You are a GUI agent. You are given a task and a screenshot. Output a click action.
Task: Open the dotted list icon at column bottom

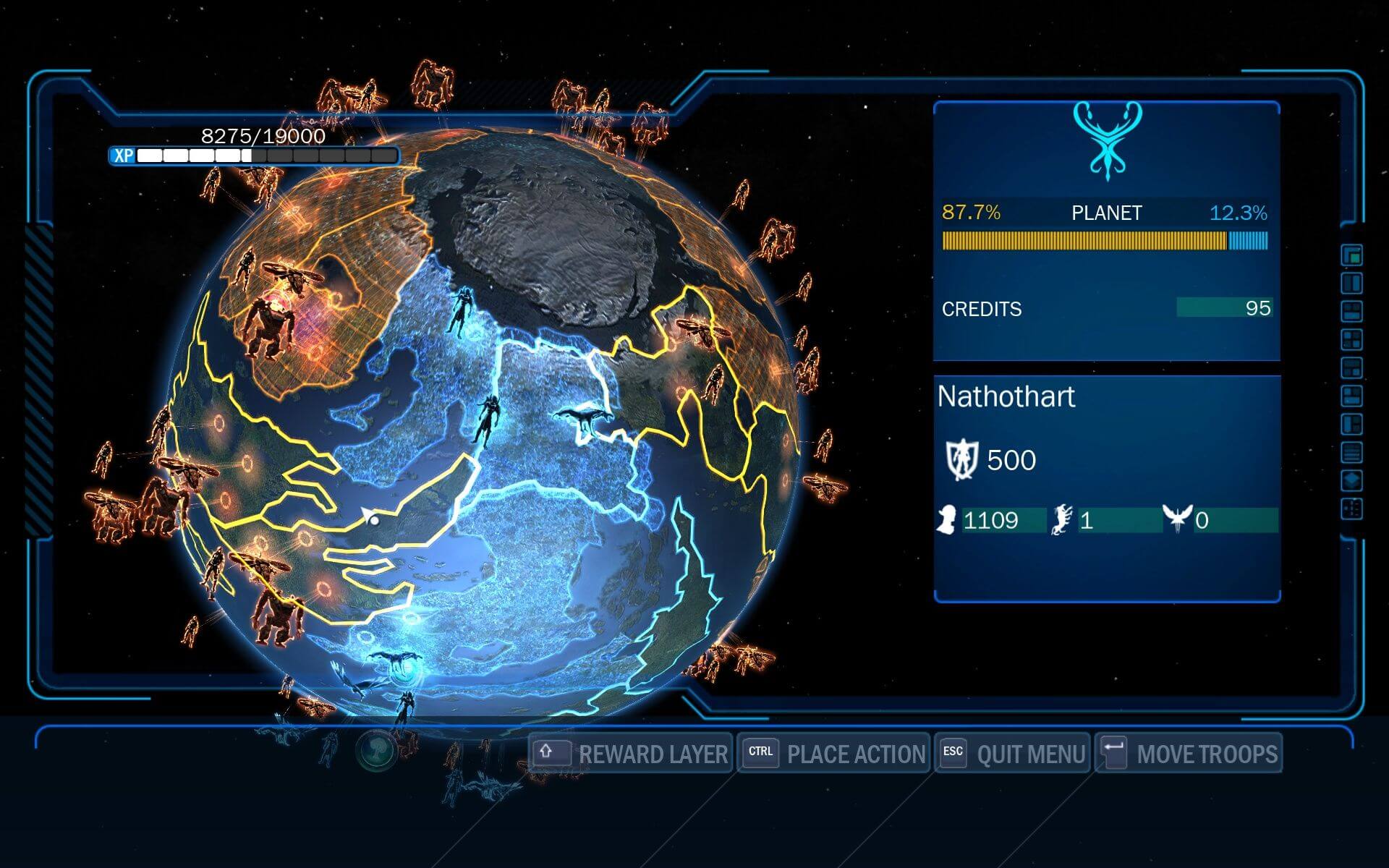[x=1351, y=509]
